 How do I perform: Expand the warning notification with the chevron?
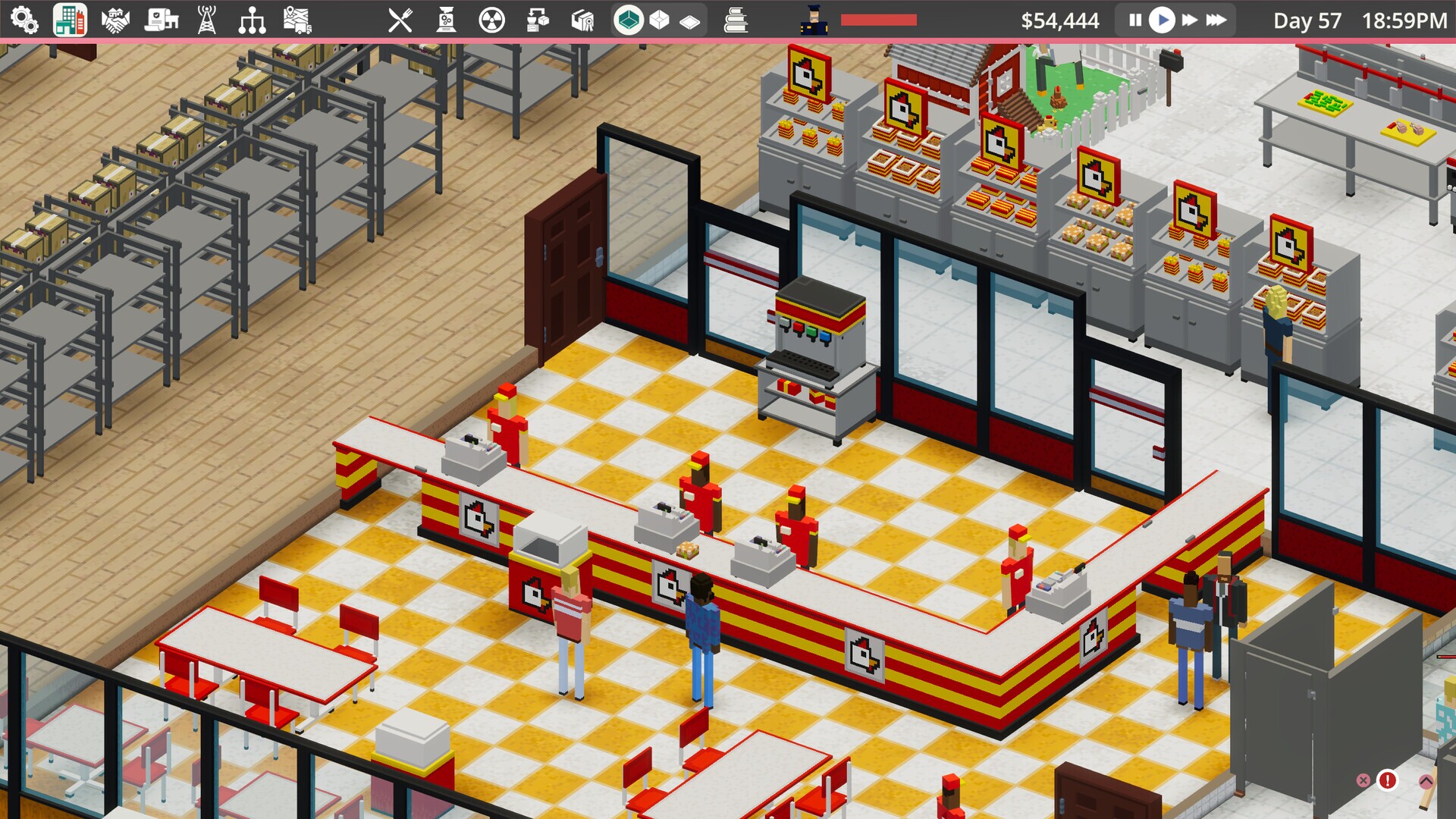1425,781
